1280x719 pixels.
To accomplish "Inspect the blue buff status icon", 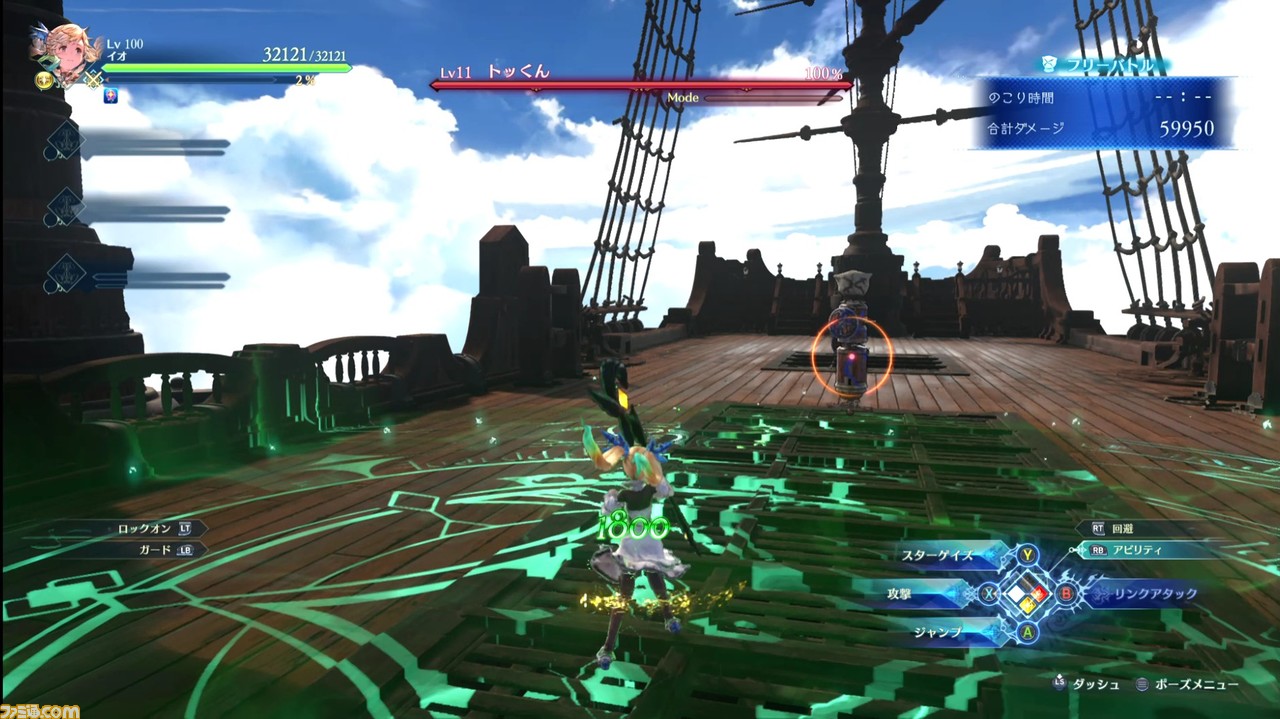I will click(x=111, y=97).
